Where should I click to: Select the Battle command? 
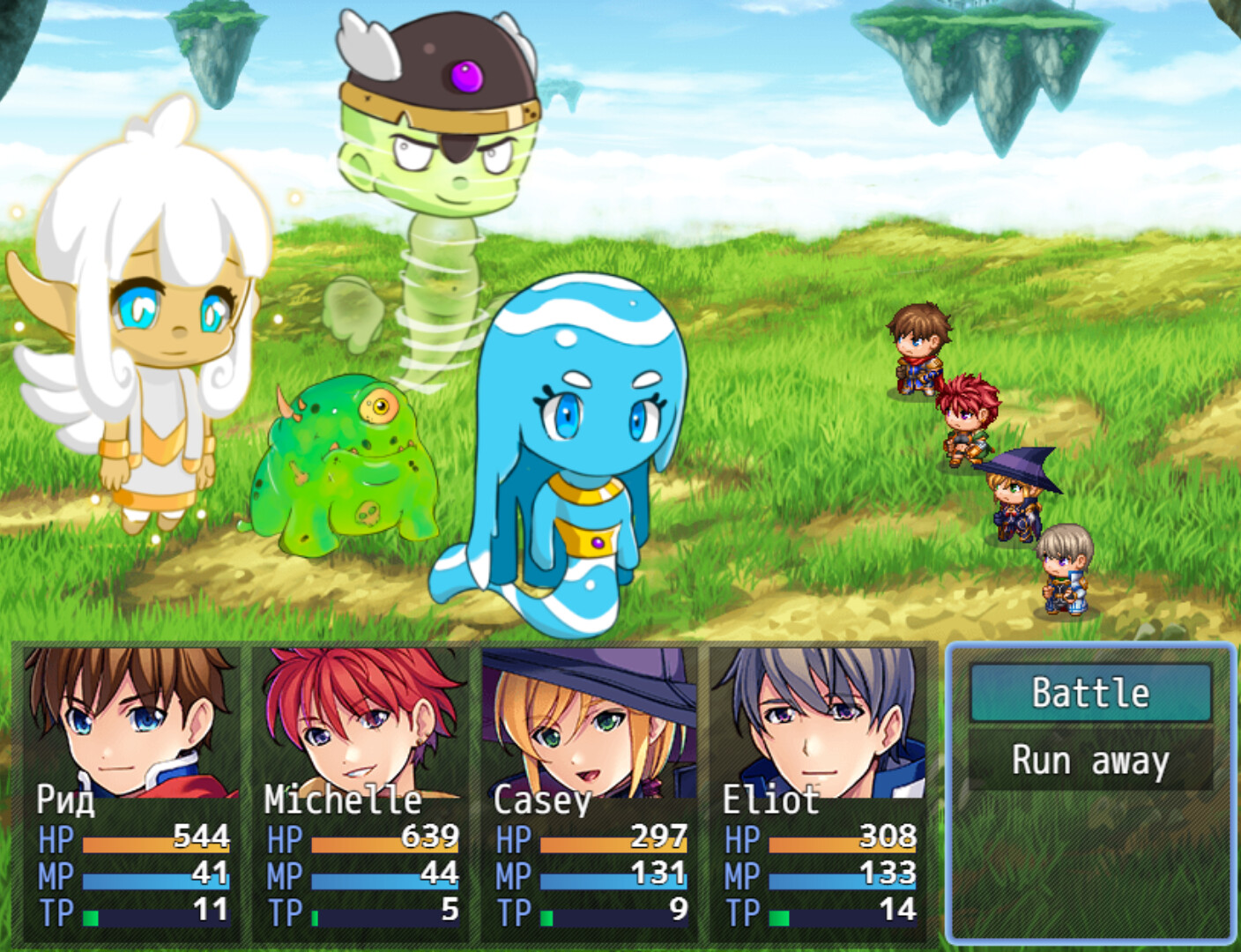tap(1090, 693)
